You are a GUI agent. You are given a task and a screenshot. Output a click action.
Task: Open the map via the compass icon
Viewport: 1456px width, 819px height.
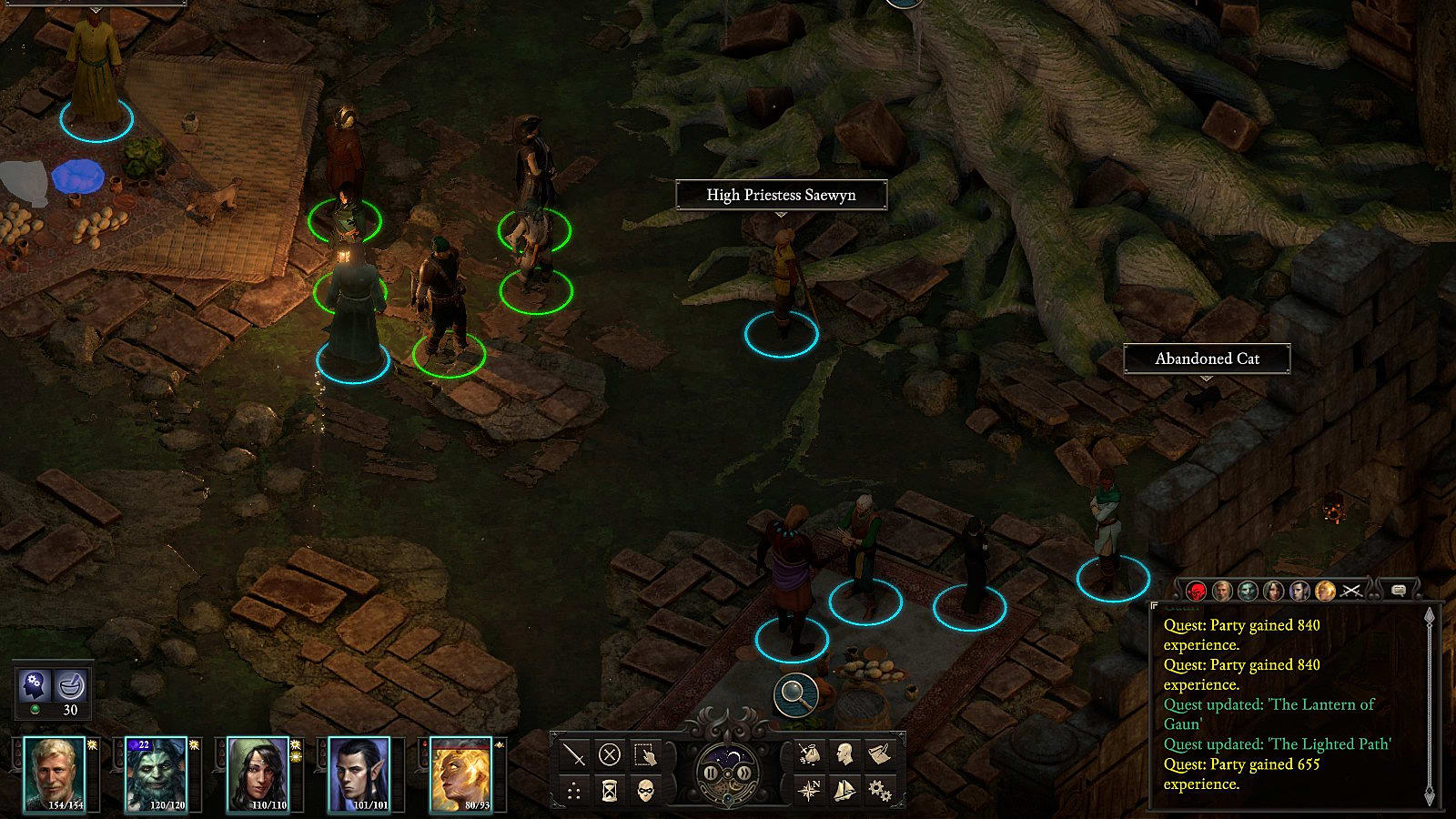[x=809, y=790]
